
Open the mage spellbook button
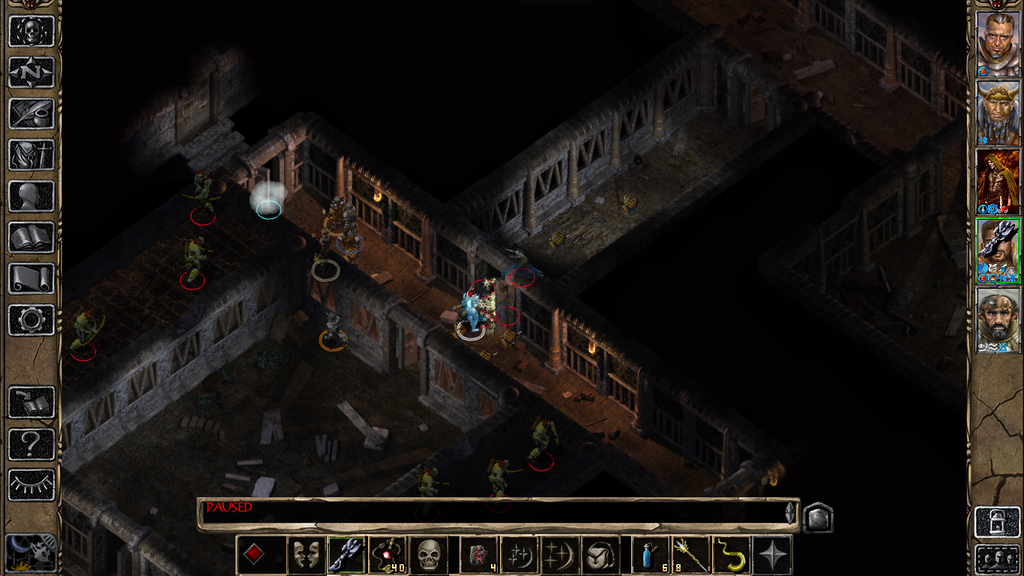click(x=31, y=237)
